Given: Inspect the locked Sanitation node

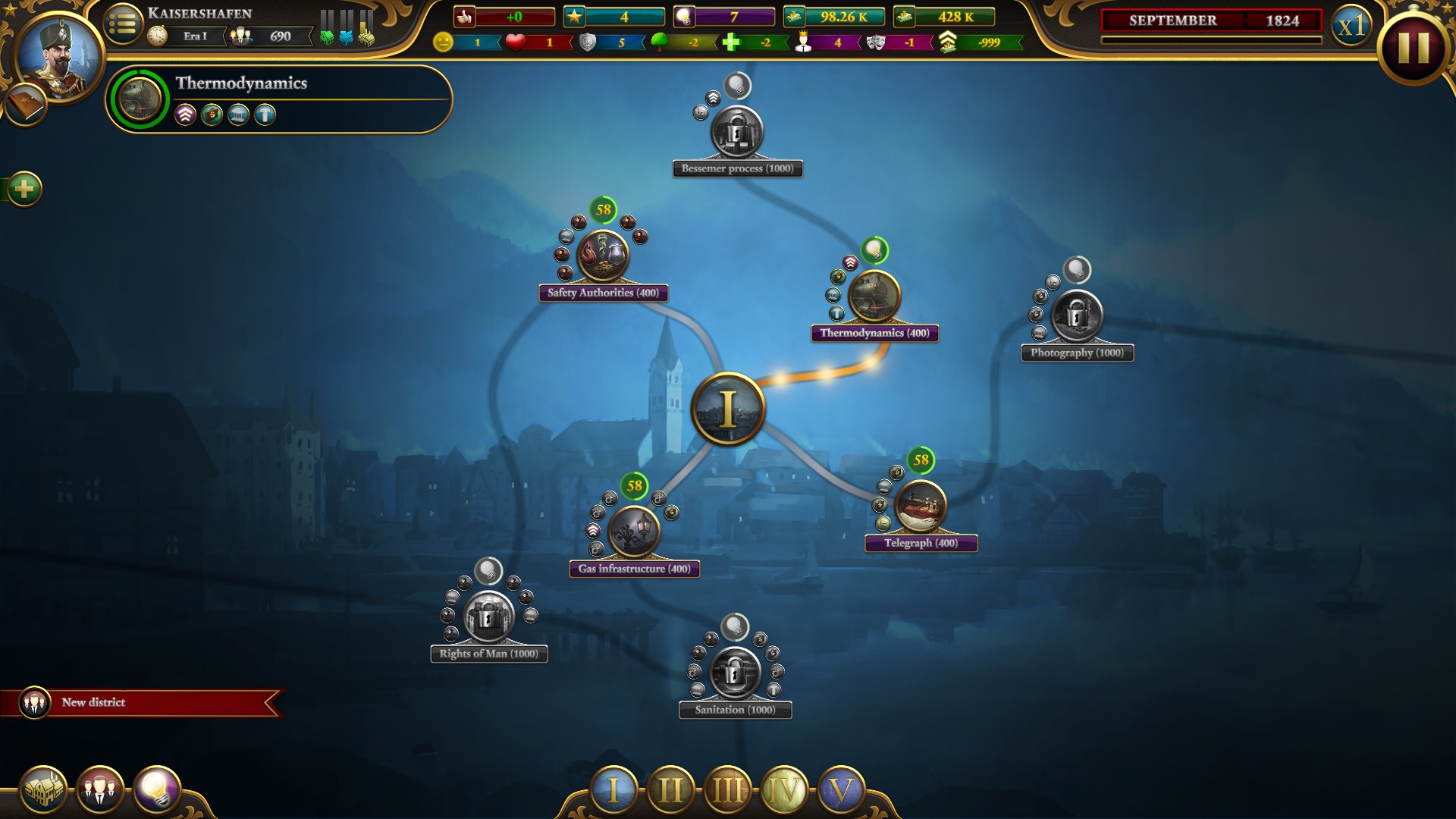Looking at the screenshot, I should 734,673.
